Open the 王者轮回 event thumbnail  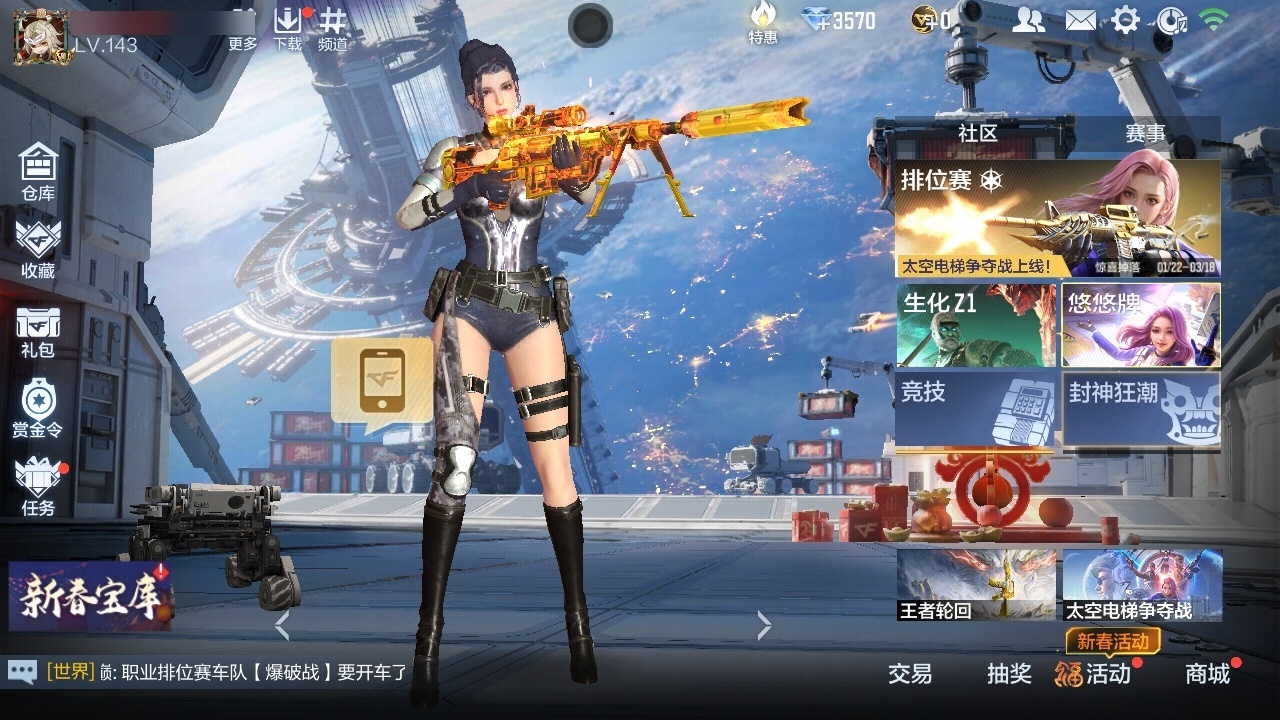coord(976,585)
